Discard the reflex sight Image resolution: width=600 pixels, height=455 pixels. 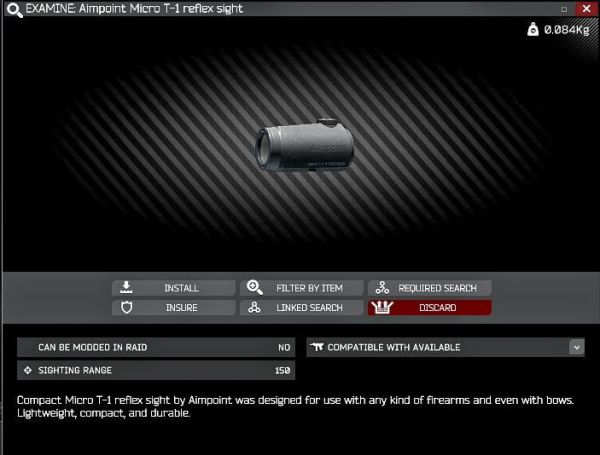[430, 308]
